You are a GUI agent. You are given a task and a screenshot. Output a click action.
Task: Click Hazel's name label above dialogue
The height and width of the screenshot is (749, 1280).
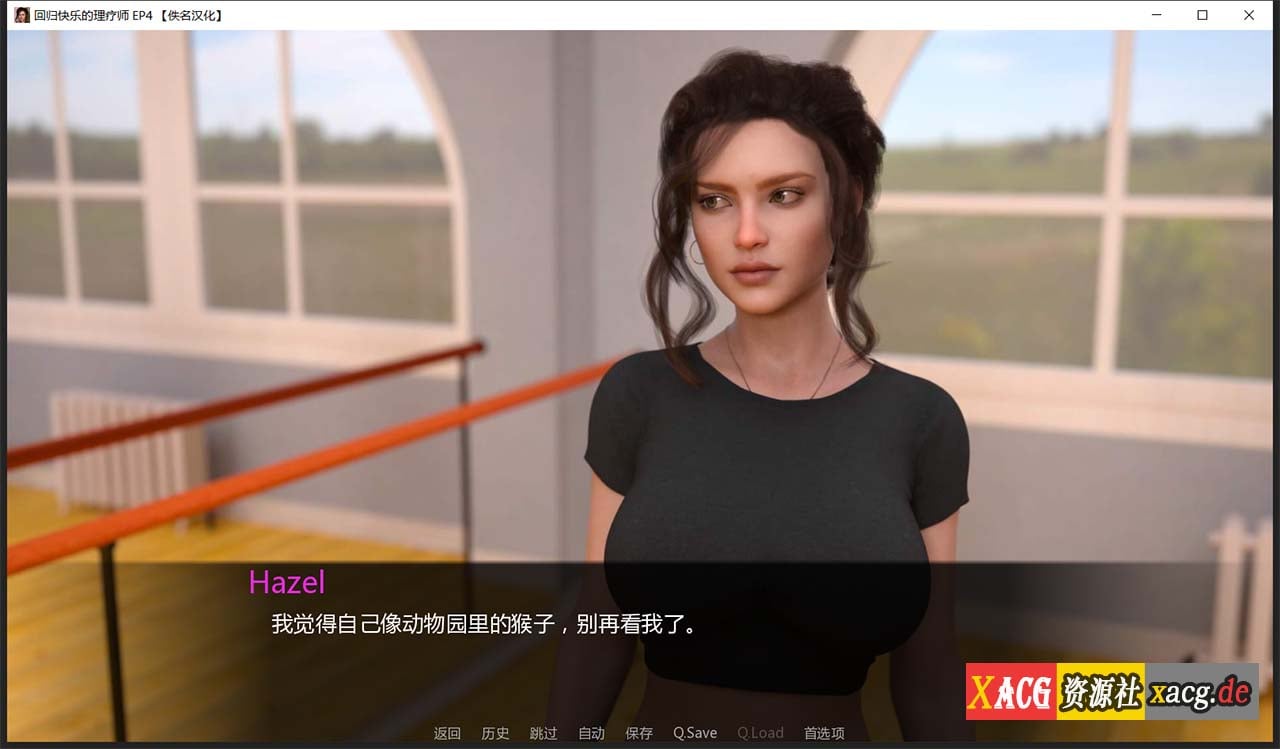[289, 583]
